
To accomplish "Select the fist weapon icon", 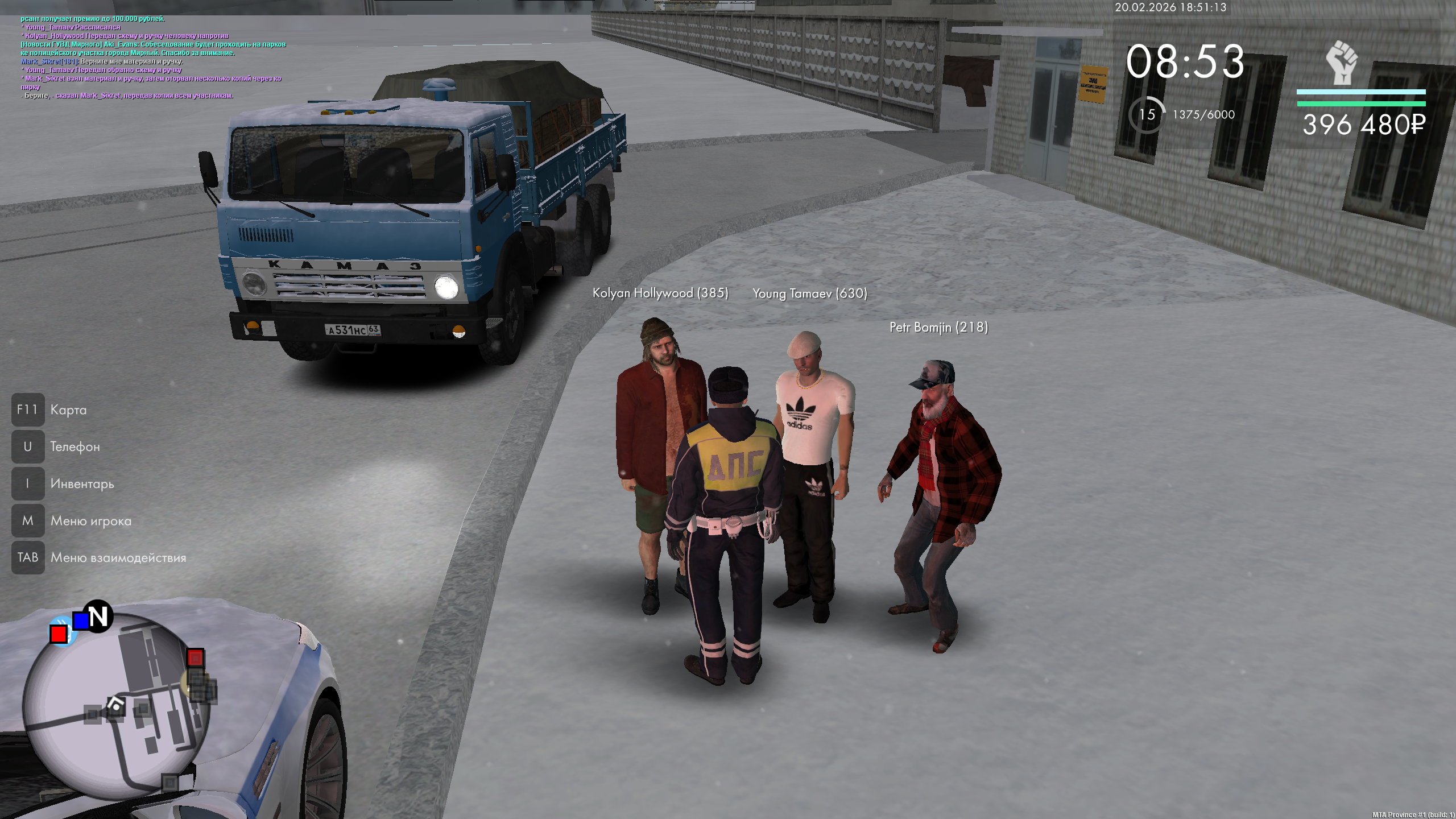I will point(1342,63).
